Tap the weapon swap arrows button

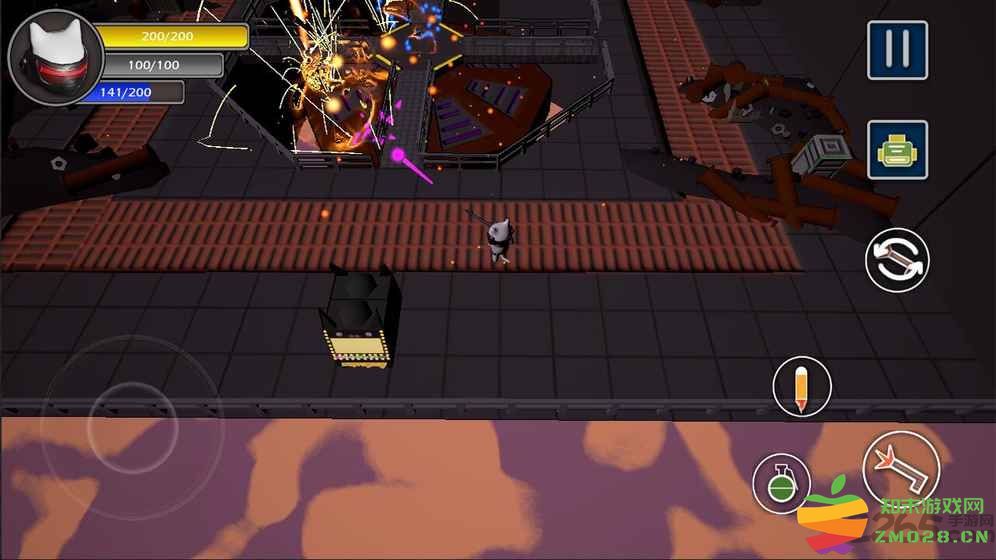click(x=897, y=260)
